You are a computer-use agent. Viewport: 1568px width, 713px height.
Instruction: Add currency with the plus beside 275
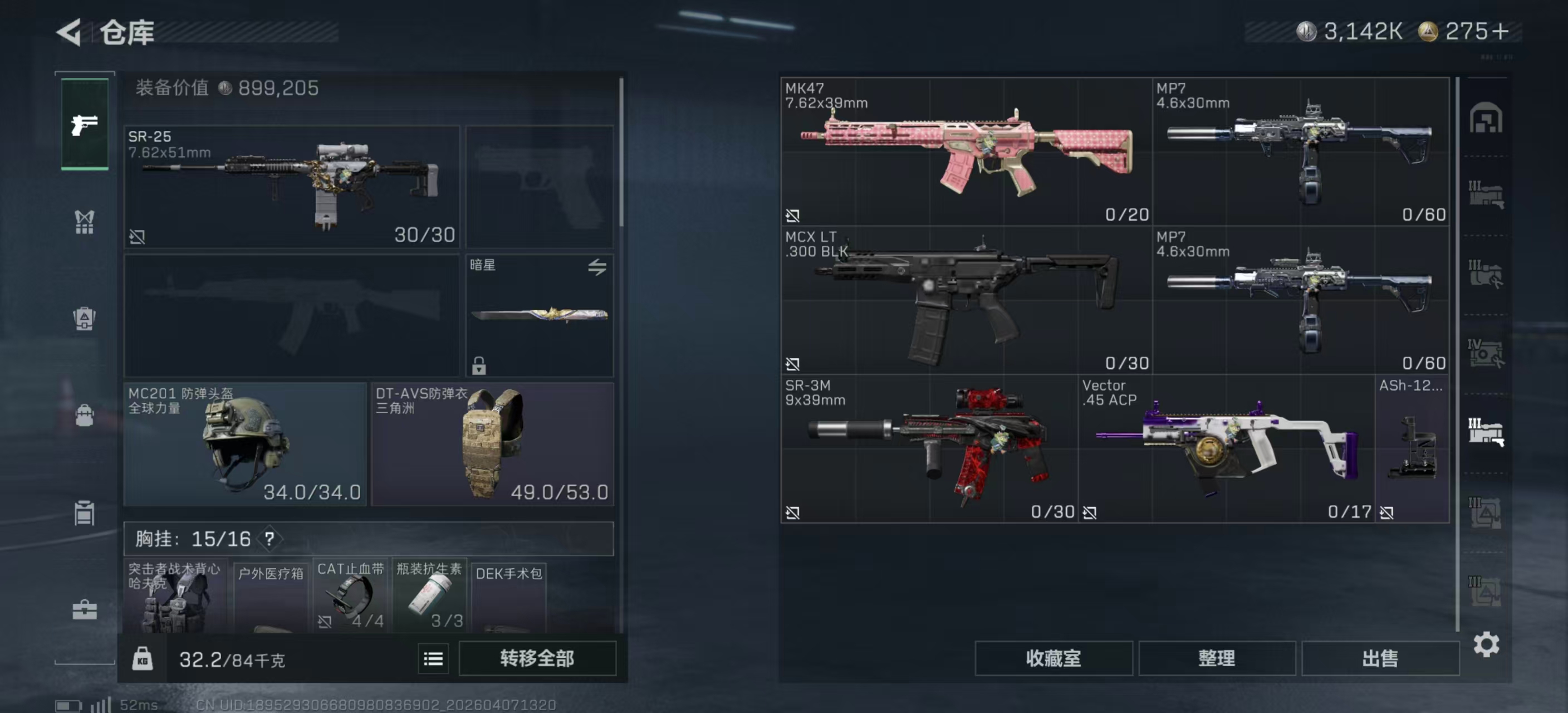(x=1501, y=31)
